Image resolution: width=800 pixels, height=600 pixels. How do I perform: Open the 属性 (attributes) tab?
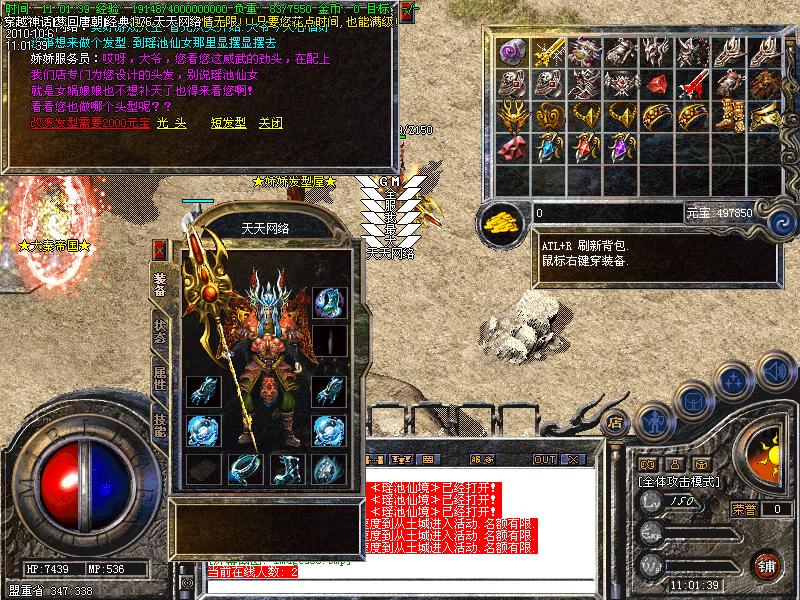[159, 378]
